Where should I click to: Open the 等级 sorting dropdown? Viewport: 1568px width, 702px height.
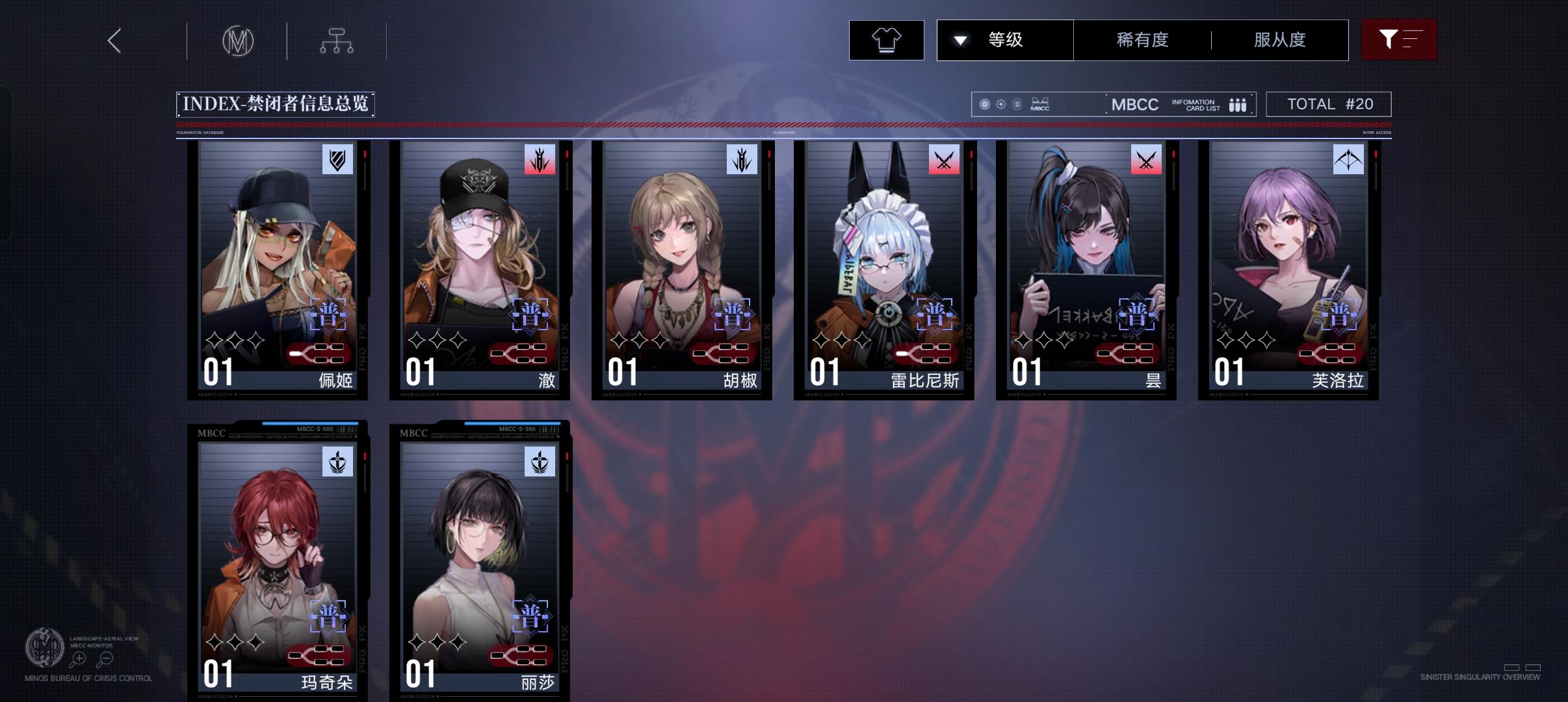(x=1004, y=40)
